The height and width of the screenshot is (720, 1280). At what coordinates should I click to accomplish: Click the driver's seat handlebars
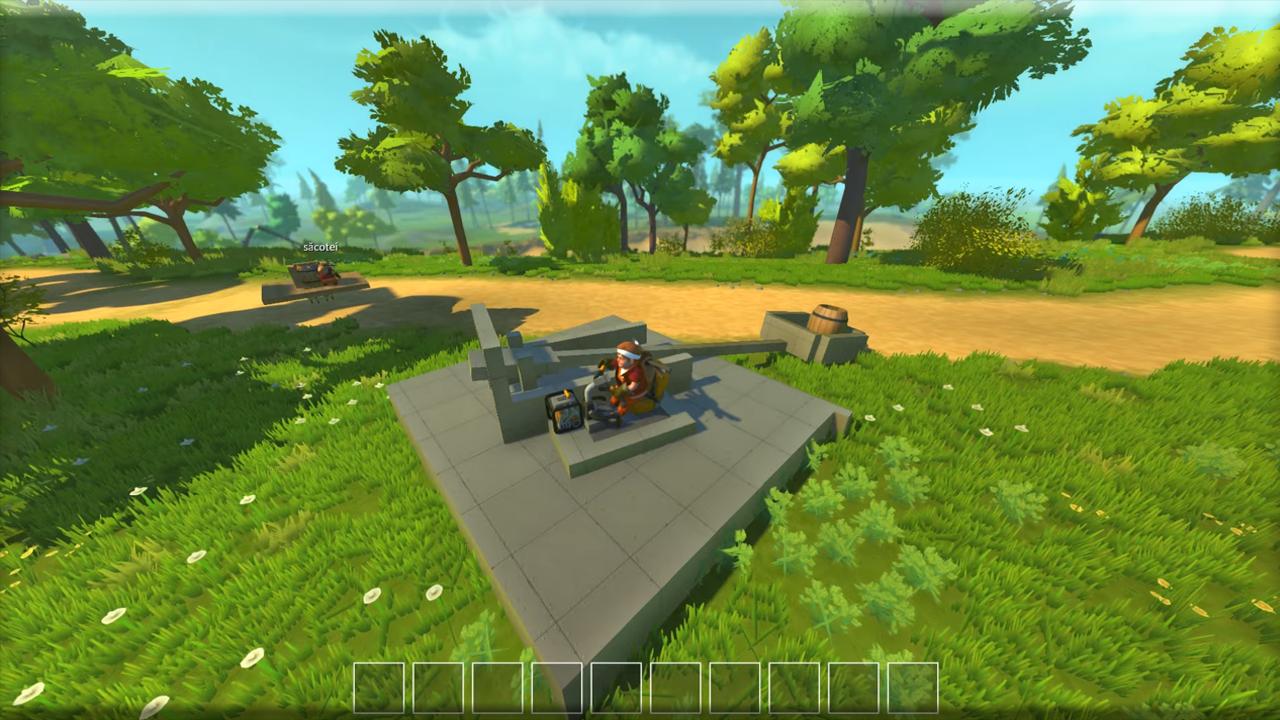[597, 385]
